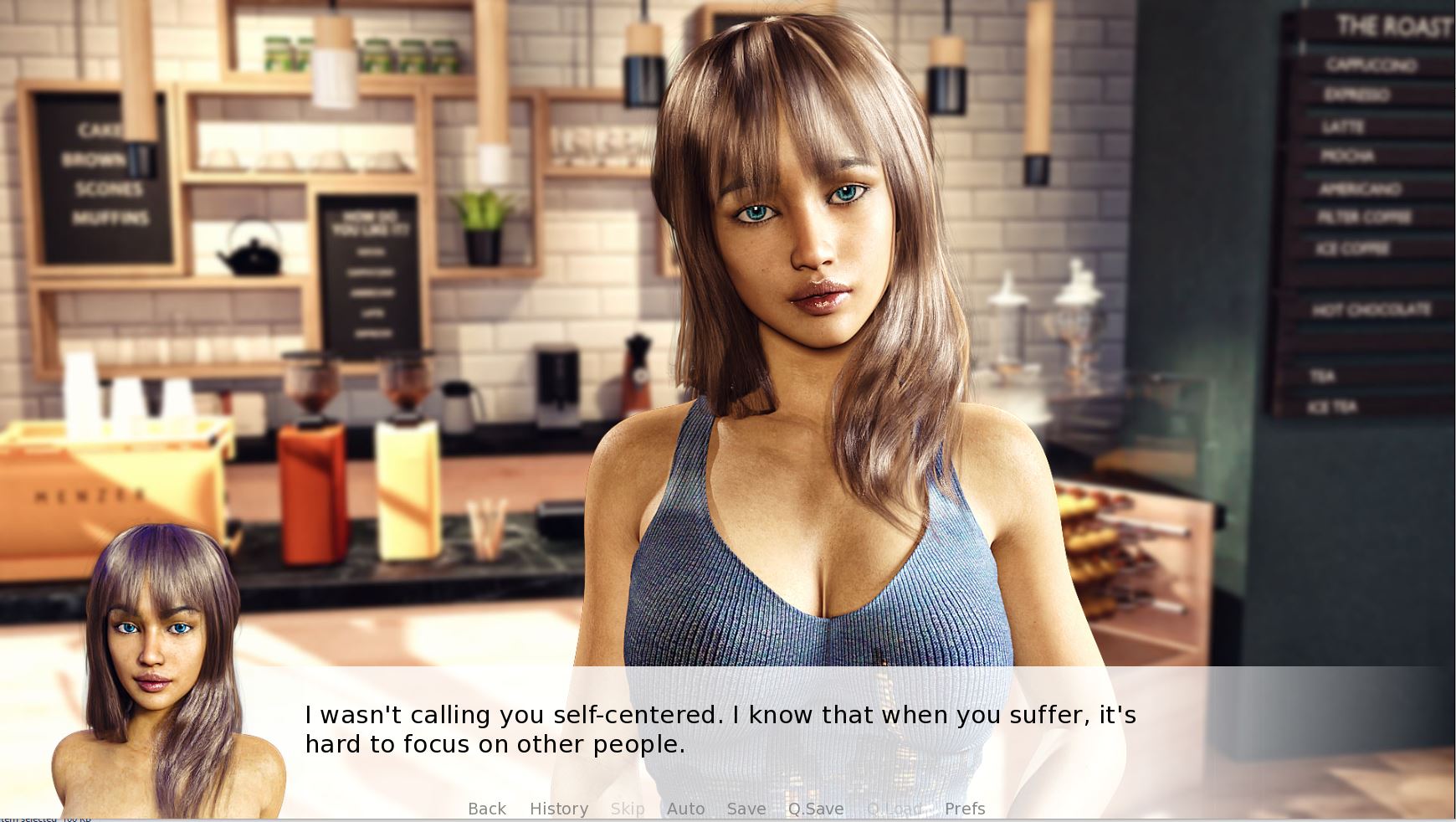Screen dimensions: 1456x822
Task: Open the Prefs settings menu
Action: coord(964,809)
